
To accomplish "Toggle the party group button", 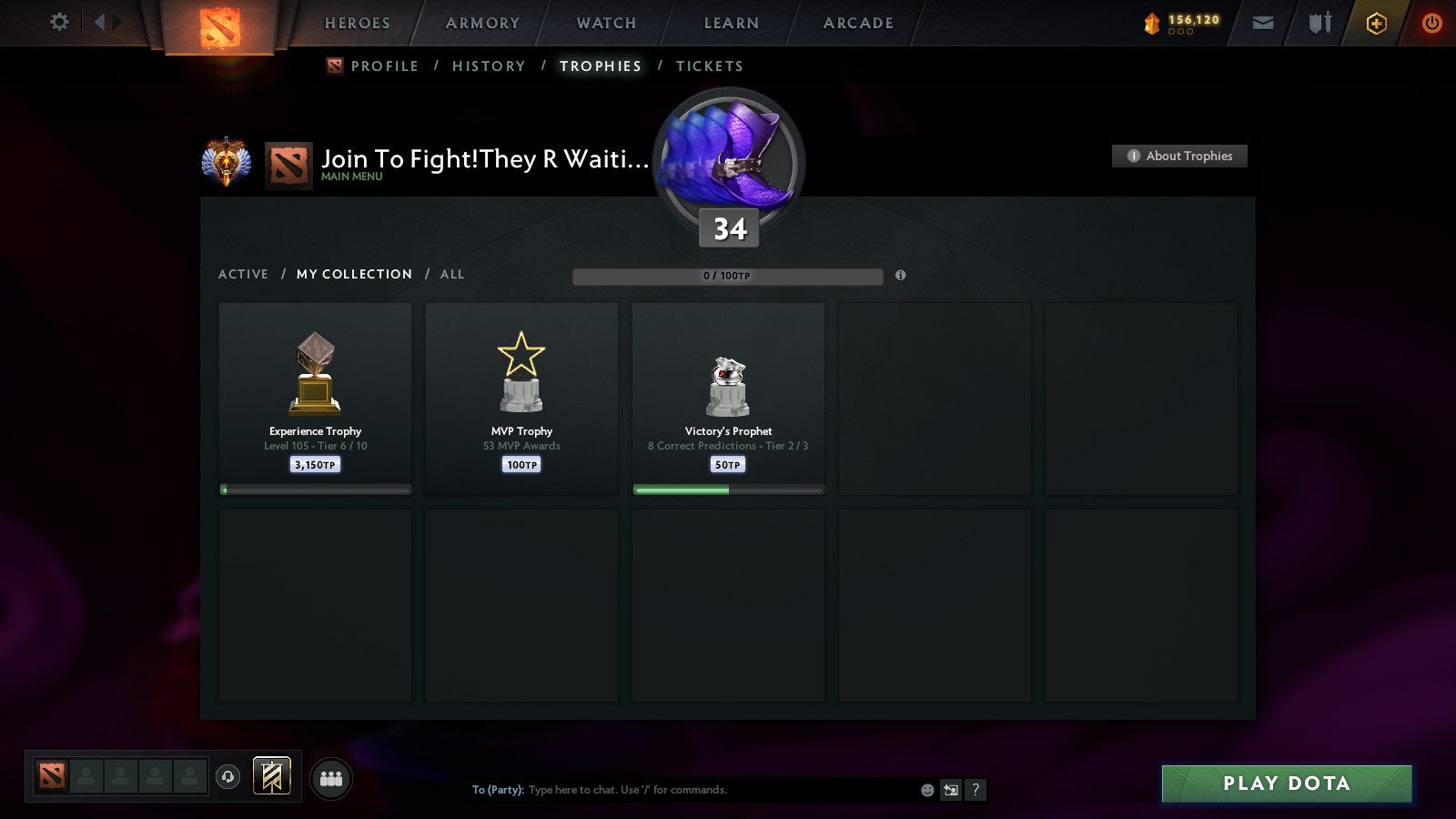I will (x=331, y=775).
